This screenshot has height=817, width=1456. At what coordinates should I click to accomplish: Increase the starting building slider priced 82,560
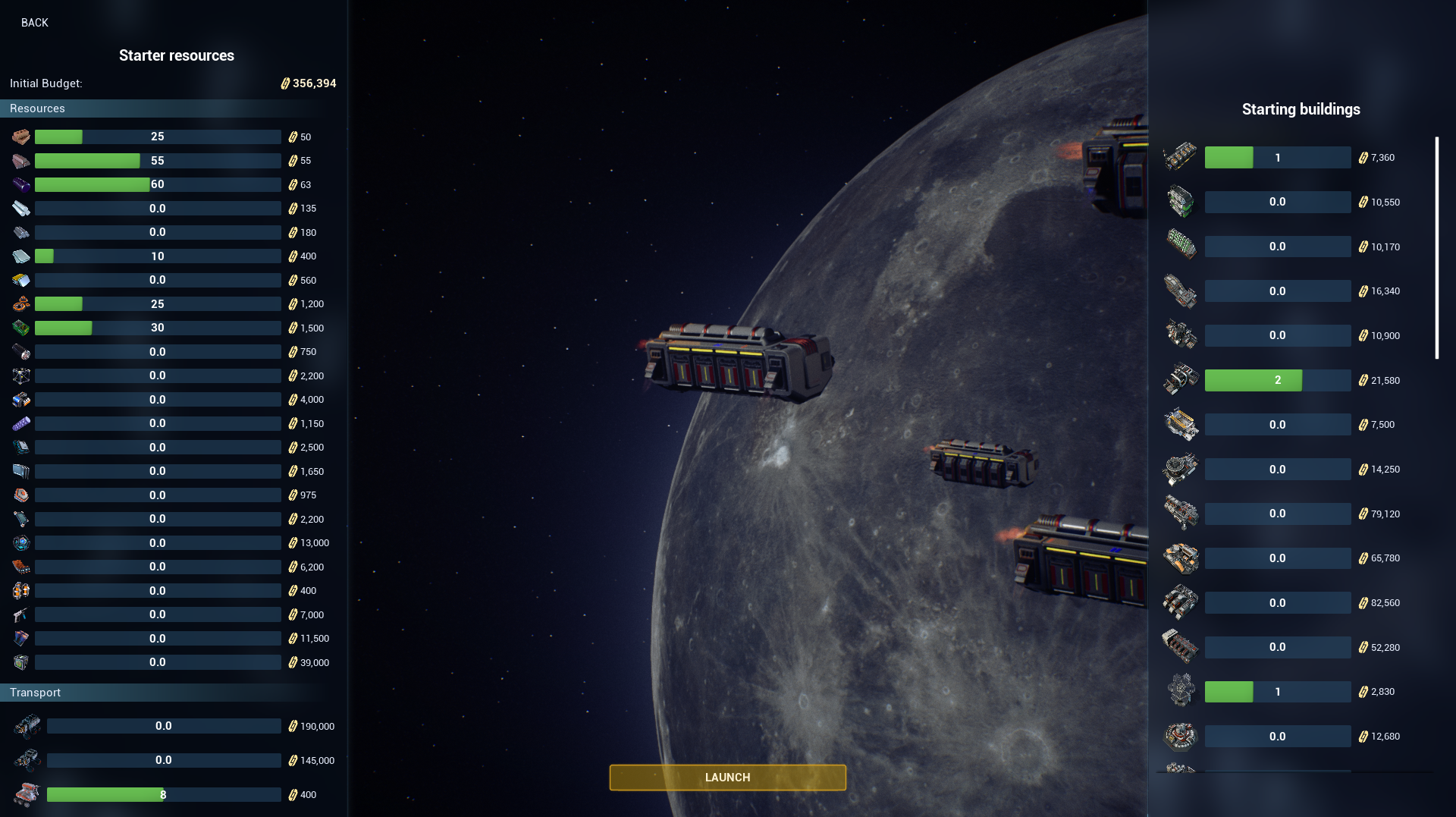click(x=1277, y=603)
